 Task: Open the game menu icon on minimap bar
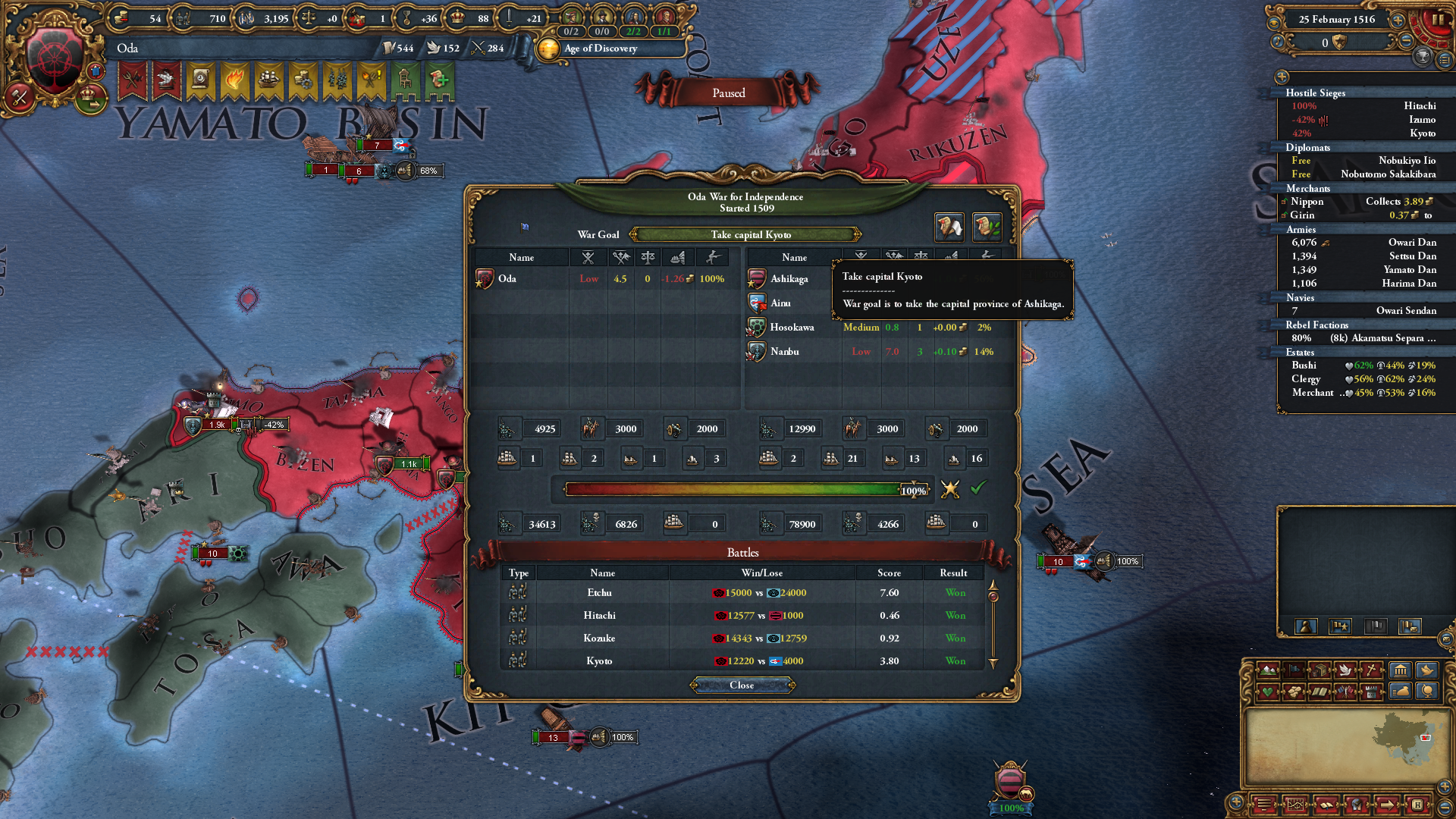1265,804
